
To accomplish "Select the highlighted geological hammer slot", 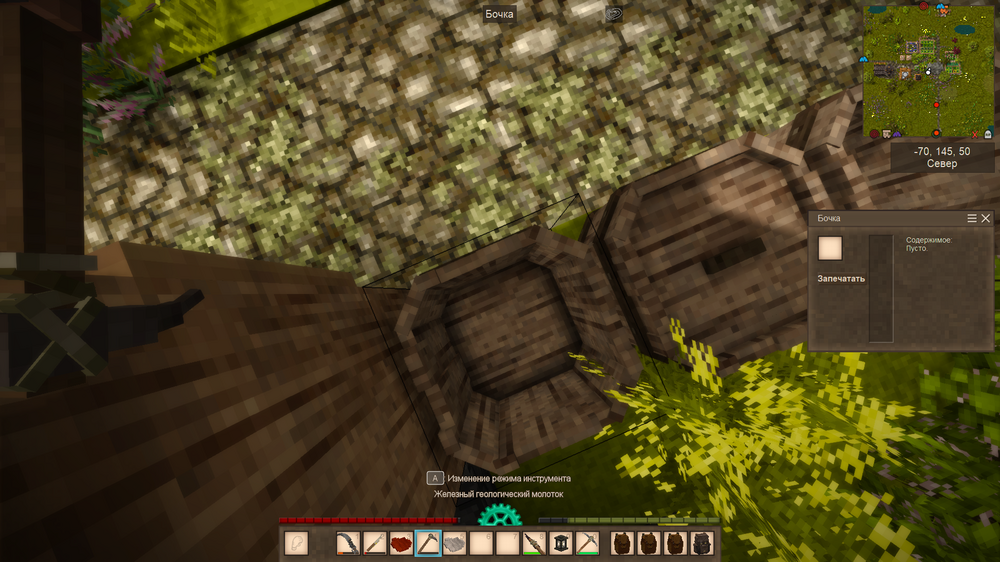I will [428, 543].
